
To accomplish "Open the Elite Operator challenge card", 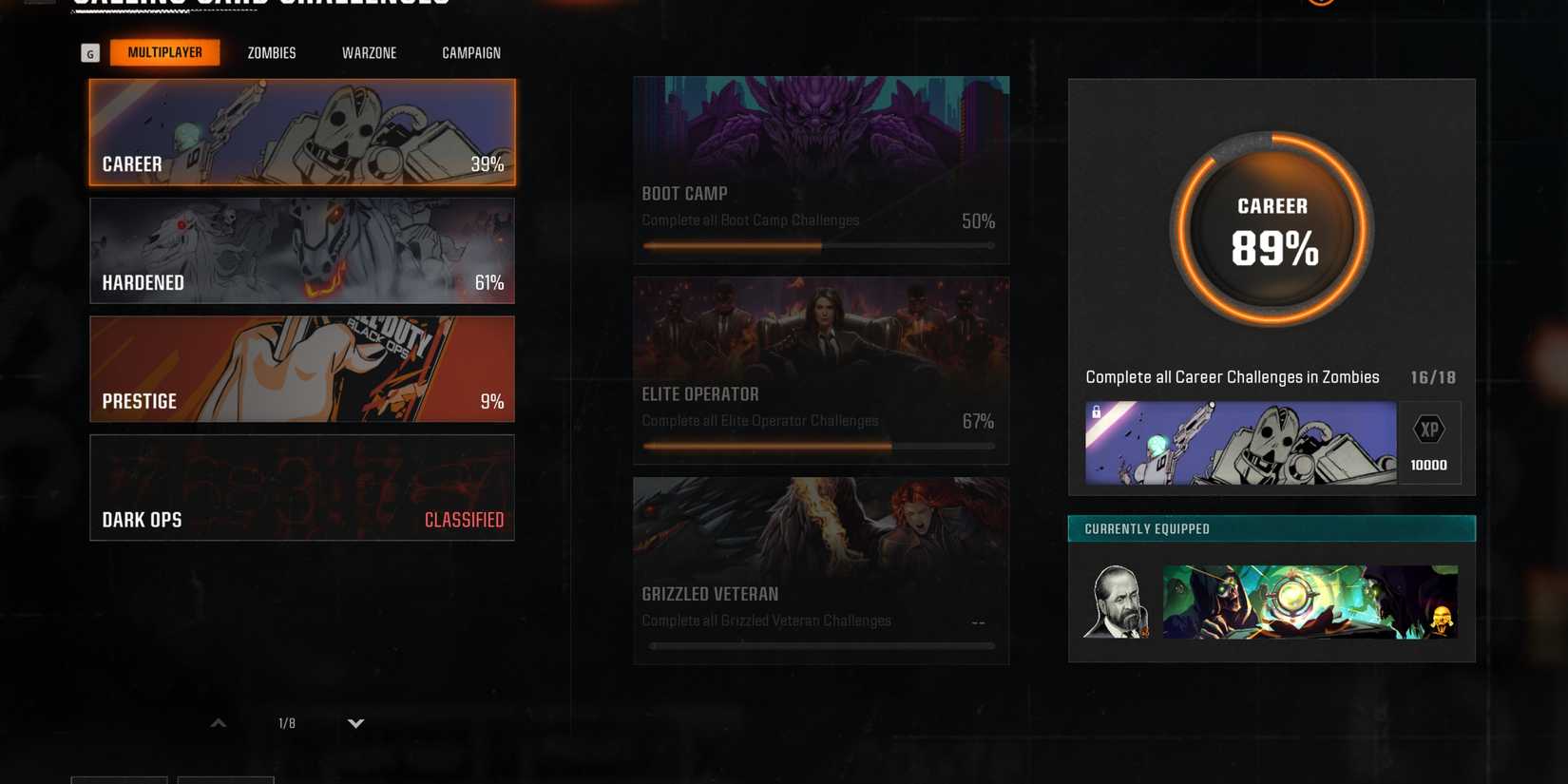I will (x=821, y=370).
